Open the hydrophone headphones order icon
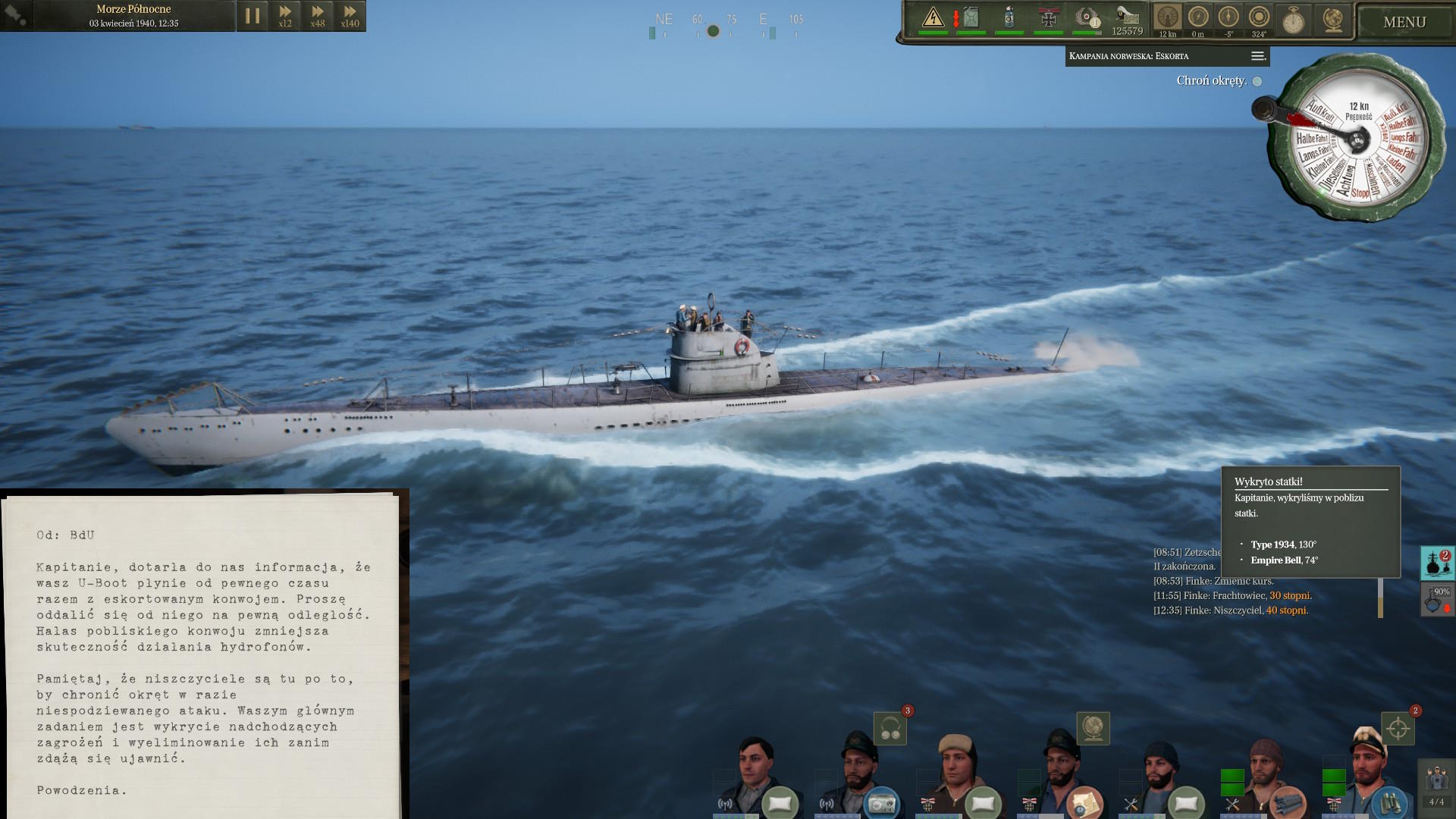The image size is (1456, 819). point(890,729)
